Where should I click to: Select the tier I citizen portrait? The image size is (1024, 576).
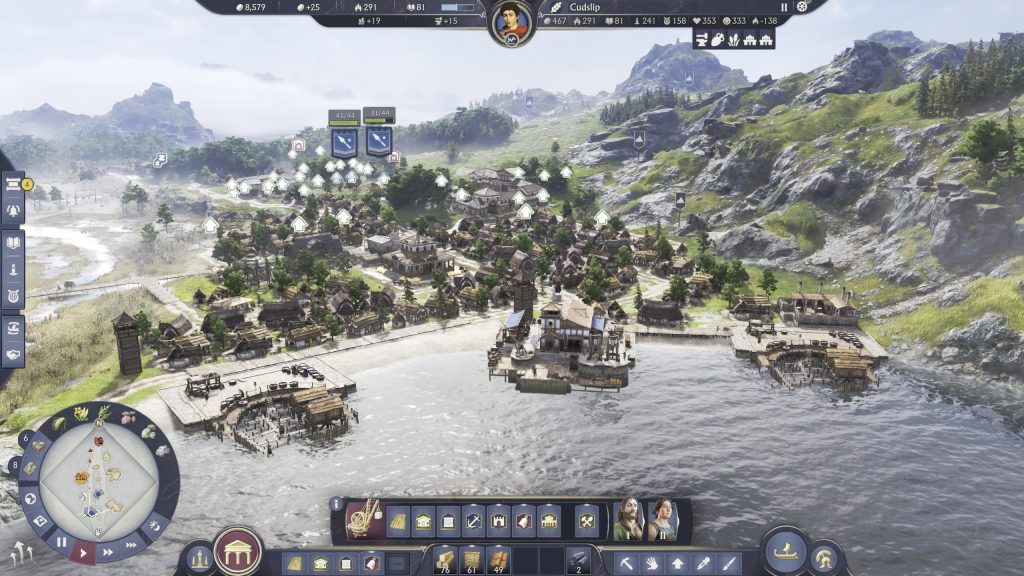point(629,520)
